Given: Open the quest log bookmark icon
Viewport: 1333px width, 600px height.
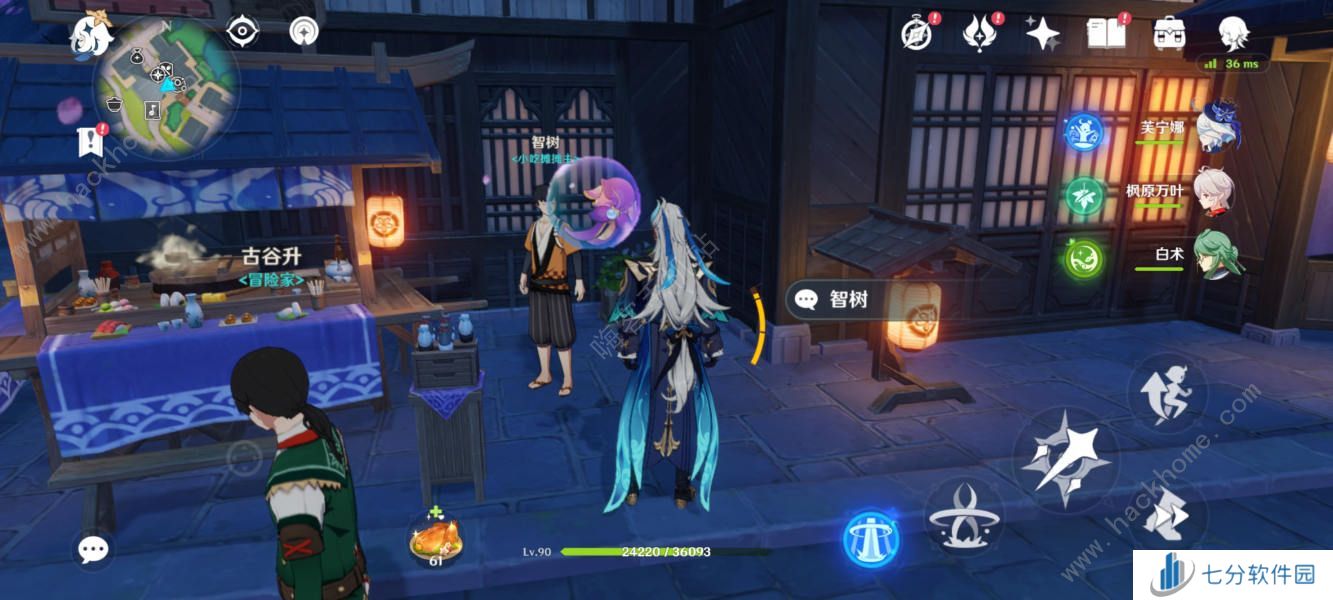Looking at the screenshot, I should click(91, 140).
